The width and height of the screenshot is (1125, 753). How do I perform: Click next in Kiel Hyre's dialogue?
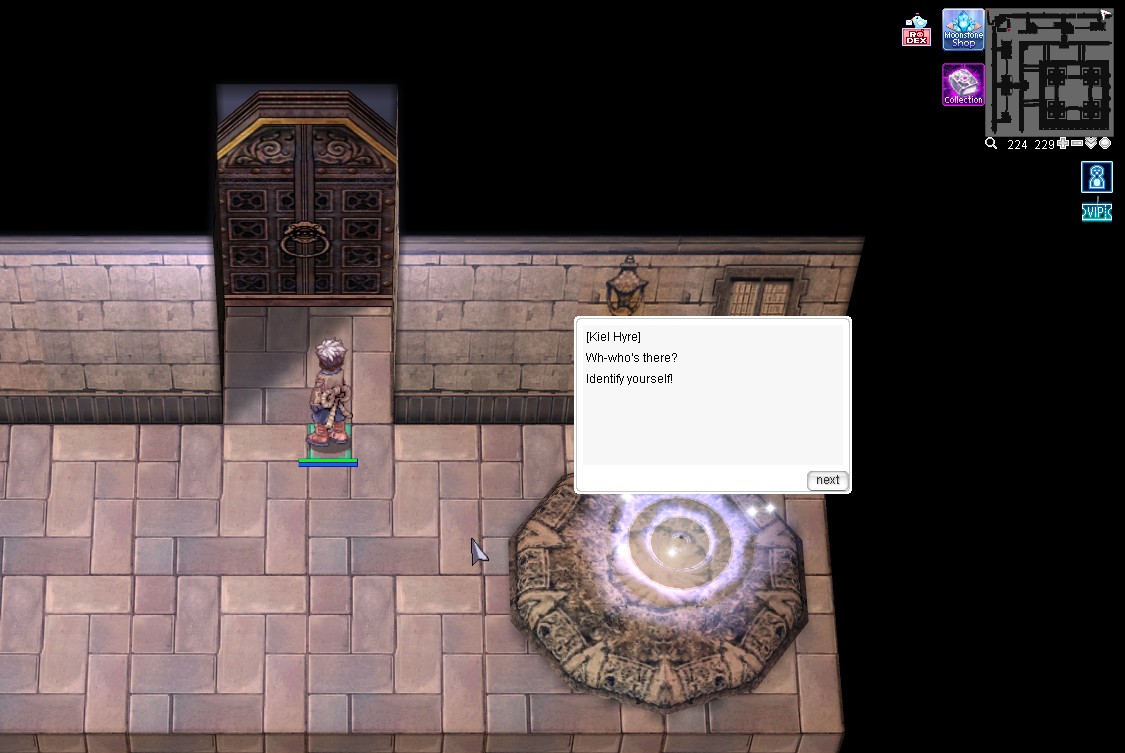tap(827, 480)
